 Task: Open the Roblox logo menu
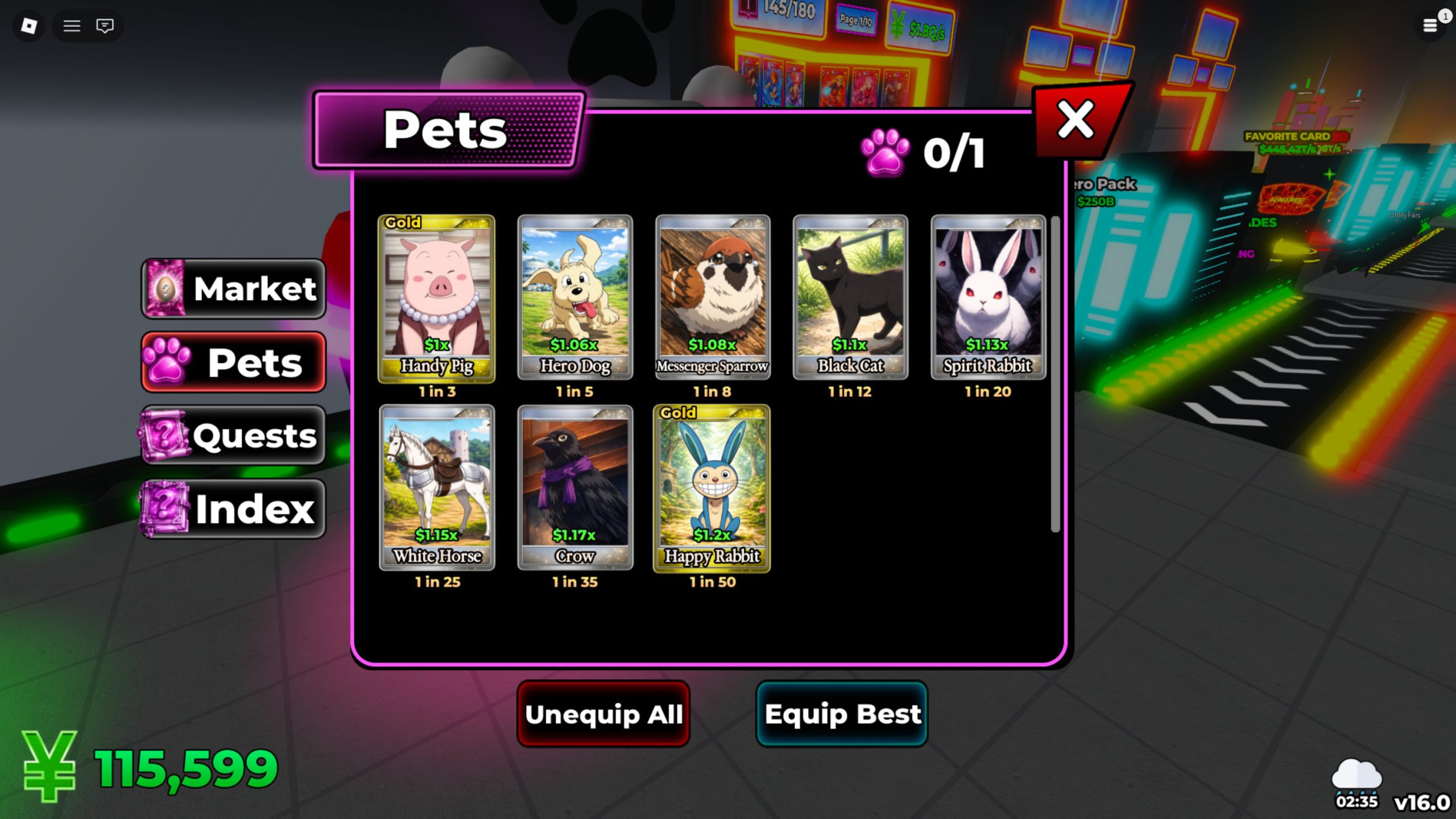point(29,26)
